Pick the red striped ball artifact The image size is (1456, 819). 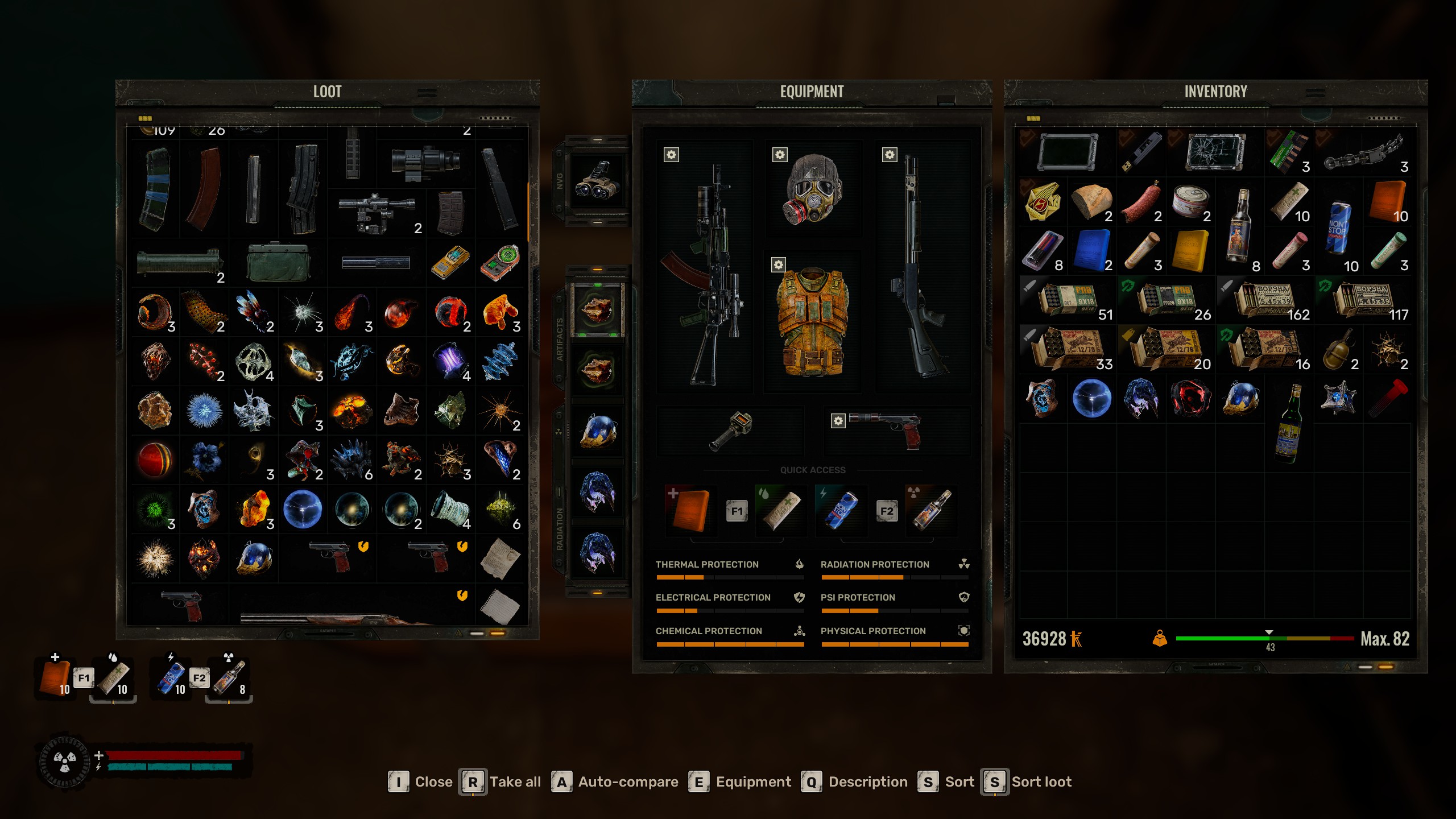pos(155,460)
